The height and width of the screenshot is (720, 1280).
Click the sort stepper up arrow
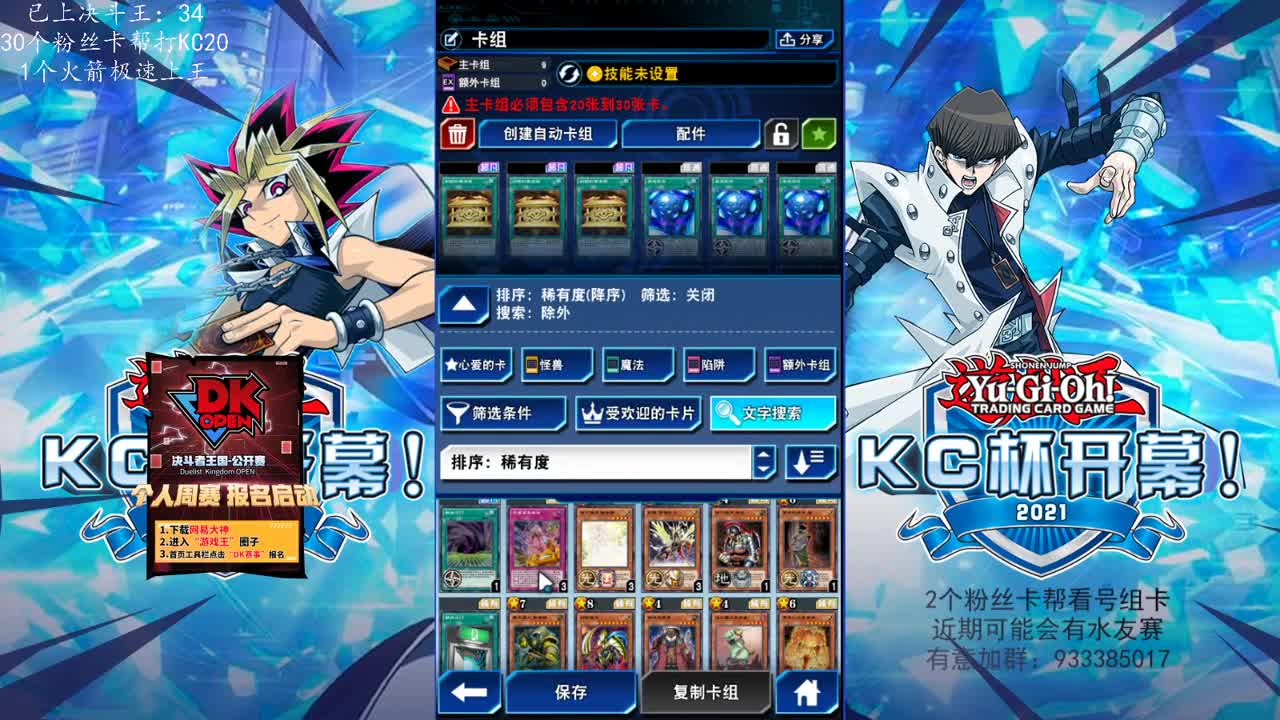tap(766, 457)
